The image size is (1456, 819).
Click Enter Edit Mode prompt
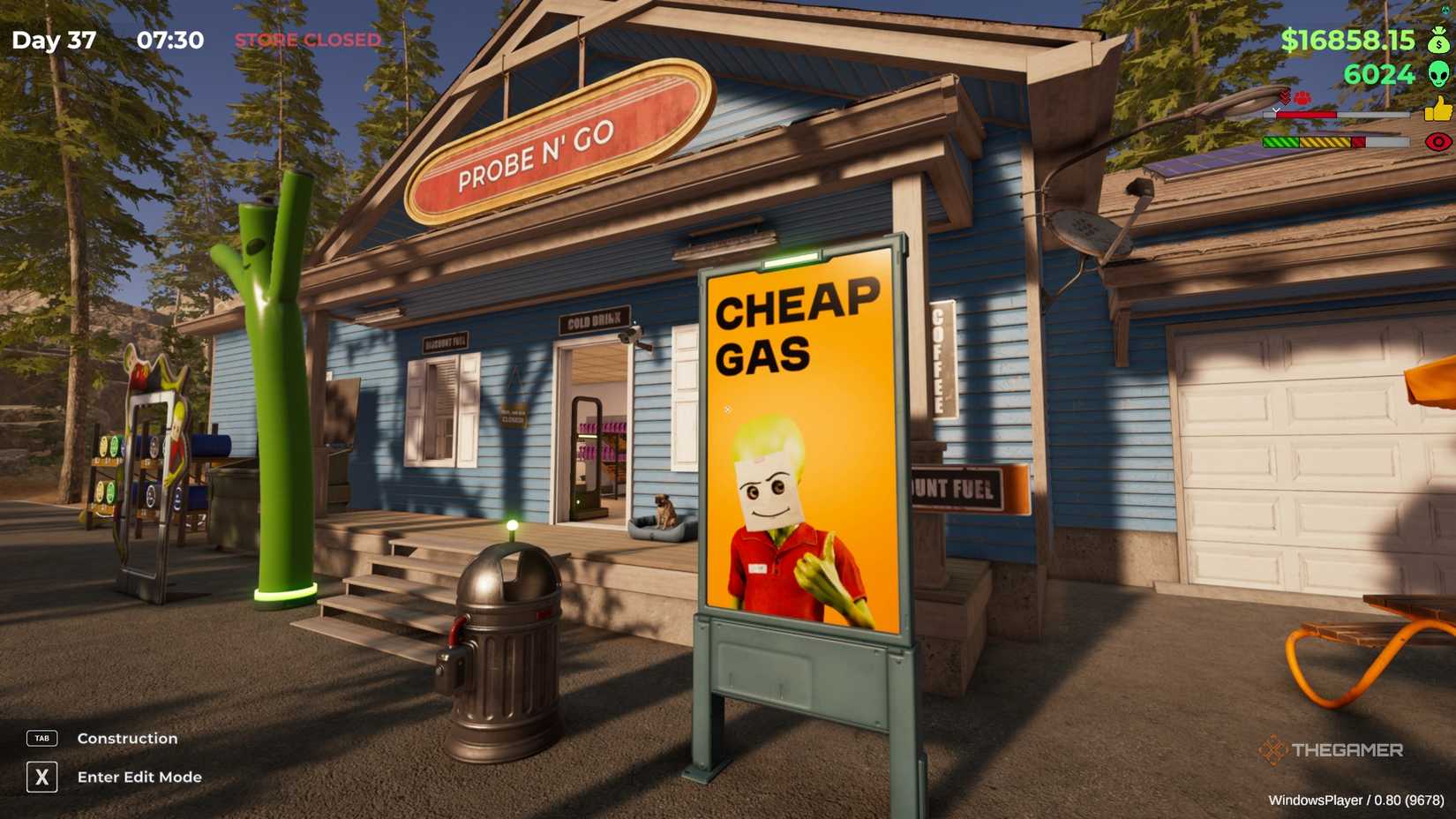click(139, 778)
